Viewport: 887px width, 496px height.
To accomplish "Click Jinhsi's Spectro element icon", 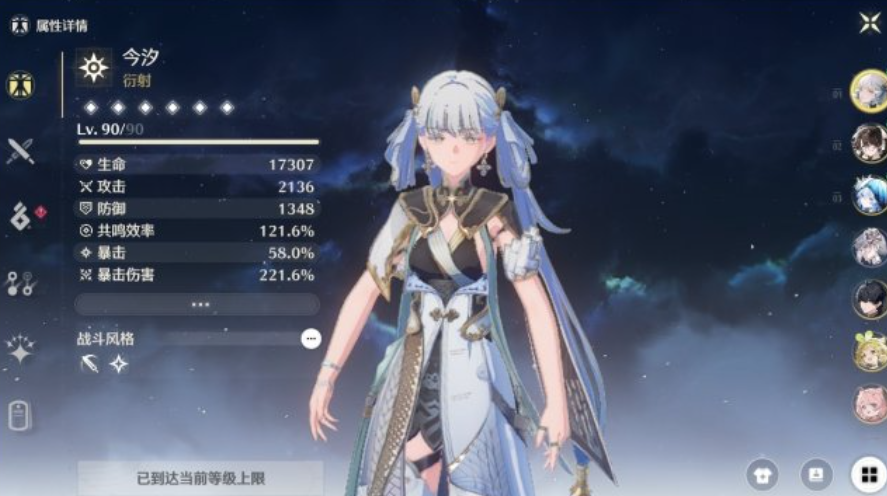I will (94, 67).
